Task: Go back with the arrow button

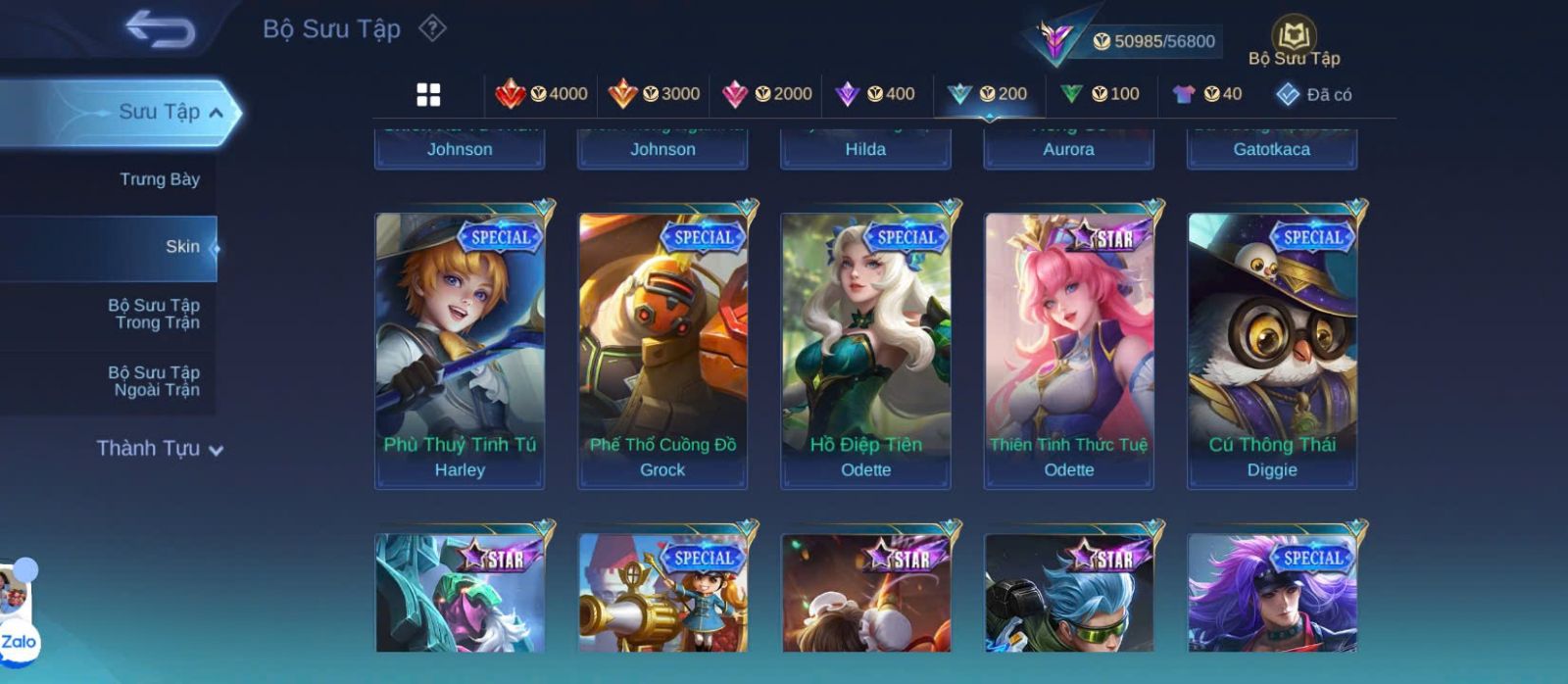Action: tap(160, 29)
